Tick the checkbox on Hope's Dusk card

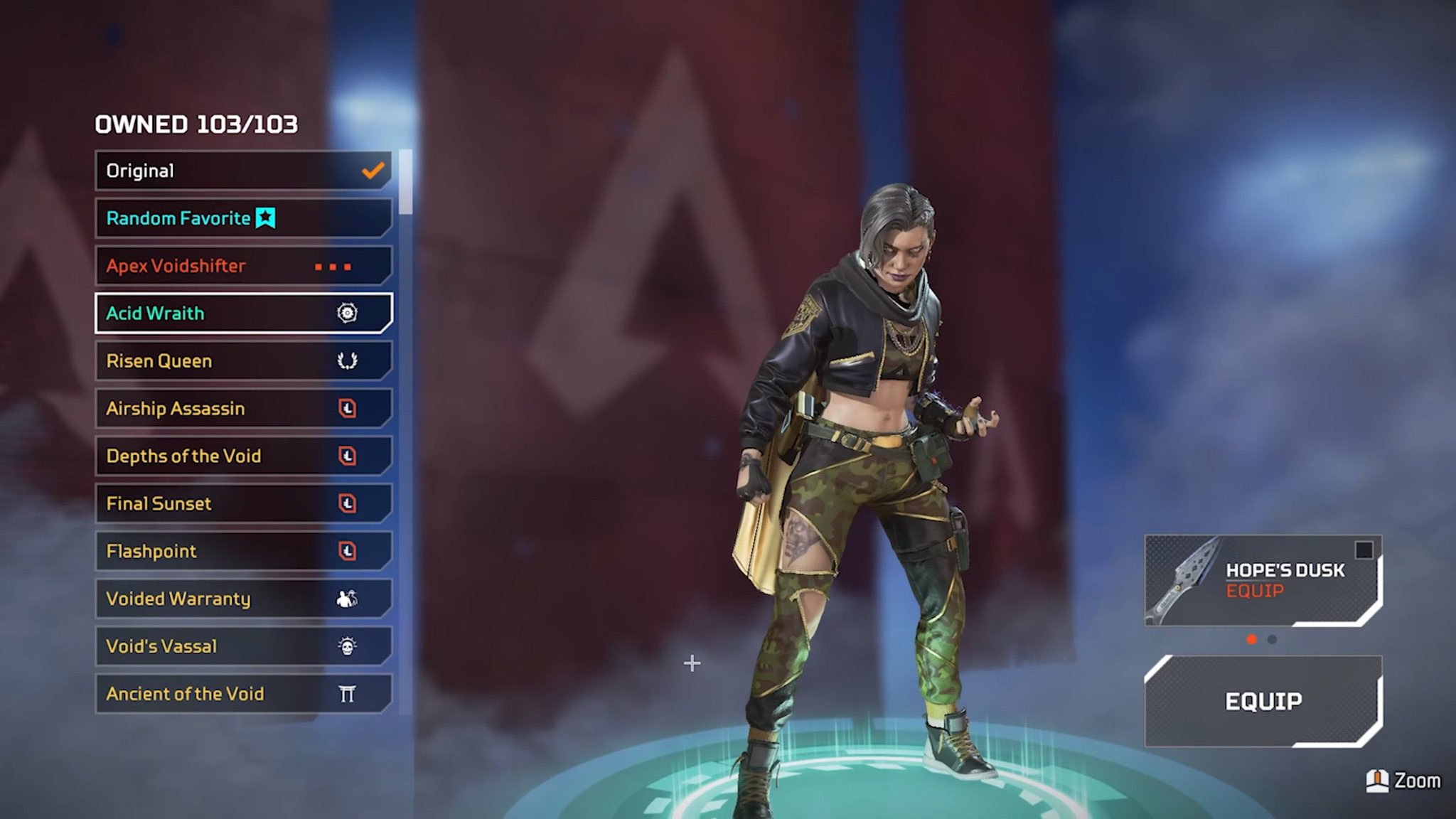[1364, 550]
